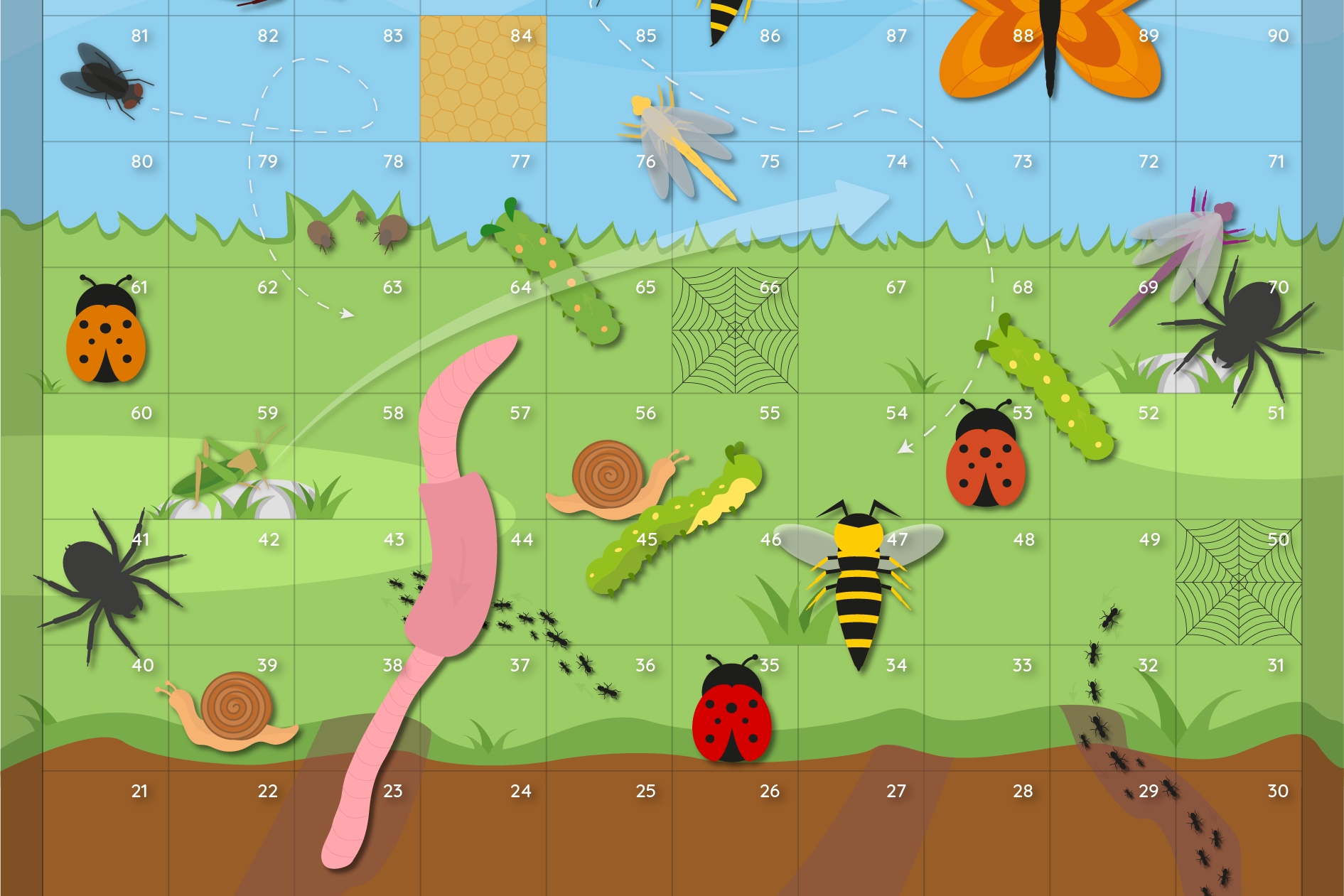Pick the spider web tile 50

1239,582
